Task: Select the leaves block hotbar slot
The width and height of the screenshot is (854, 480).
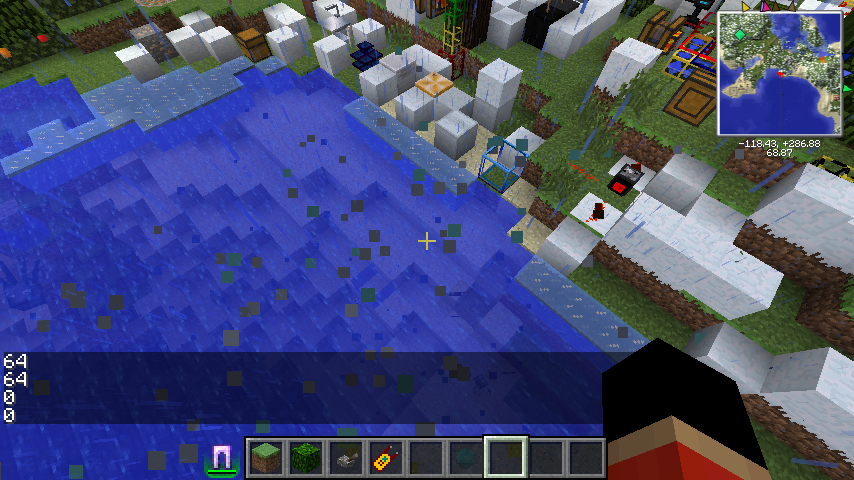Action: 305,458
